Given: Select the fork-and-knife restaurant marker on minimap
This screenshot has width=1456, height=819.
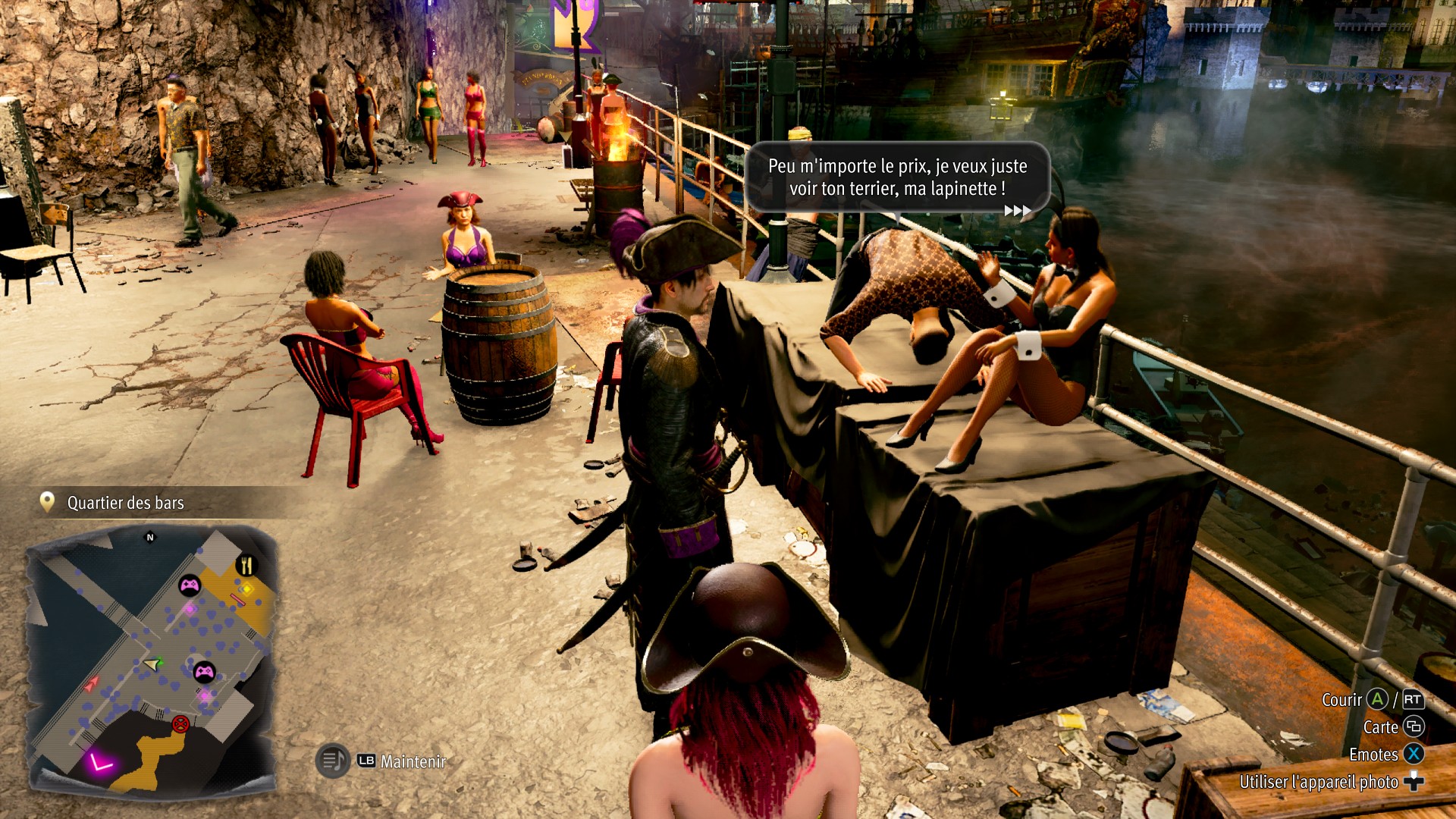Looking at the screenshot, I should pyautogui.click(x=246, y=565).
